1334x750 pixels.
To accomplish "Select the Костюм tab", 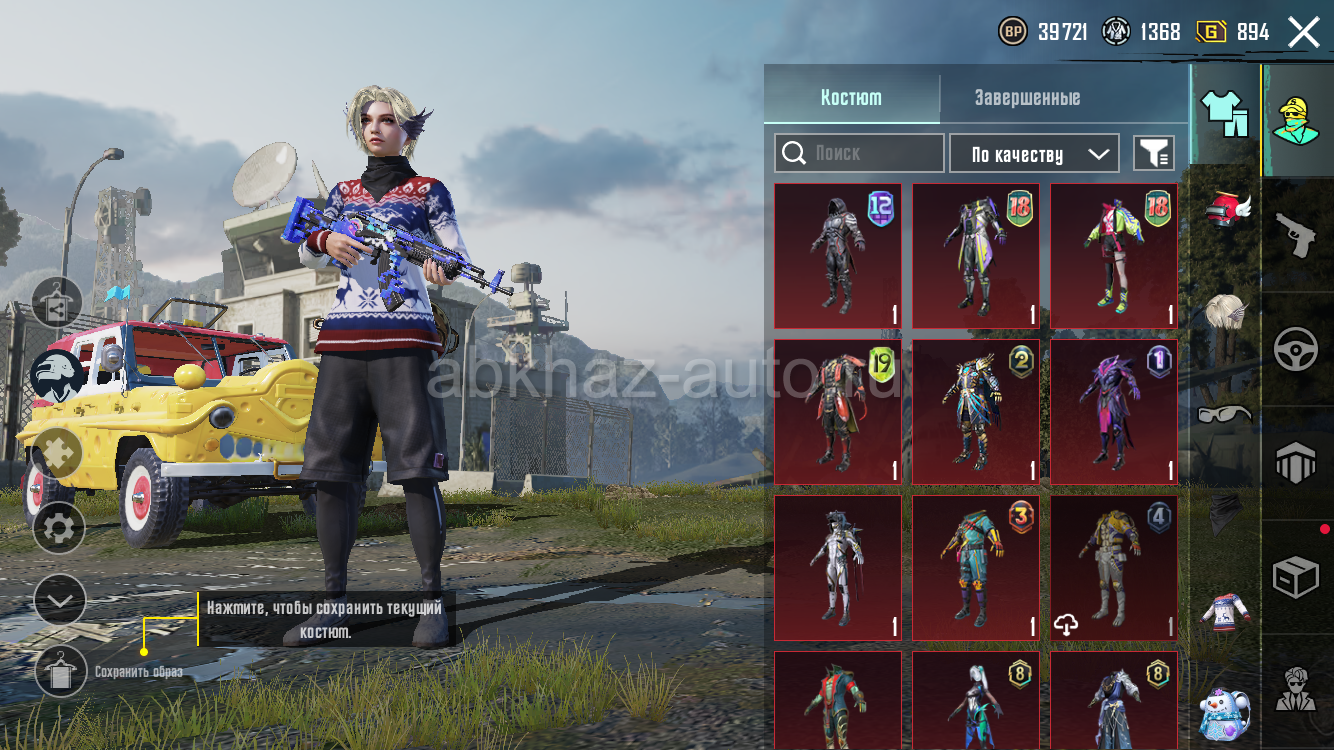I will click(x=851, y=98).
